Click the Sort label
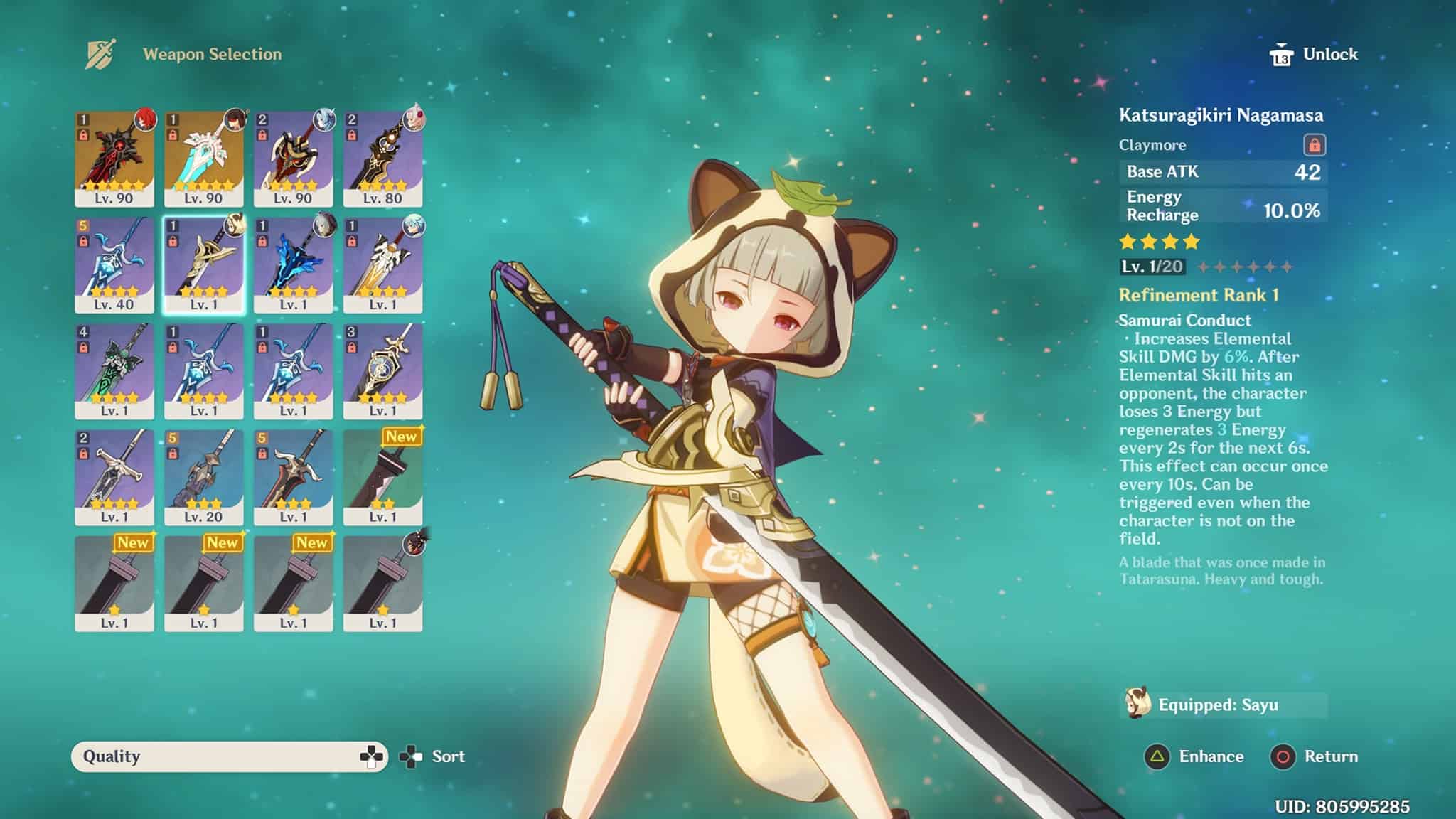Screen dimensions: 1456x819 coord(447,756)
